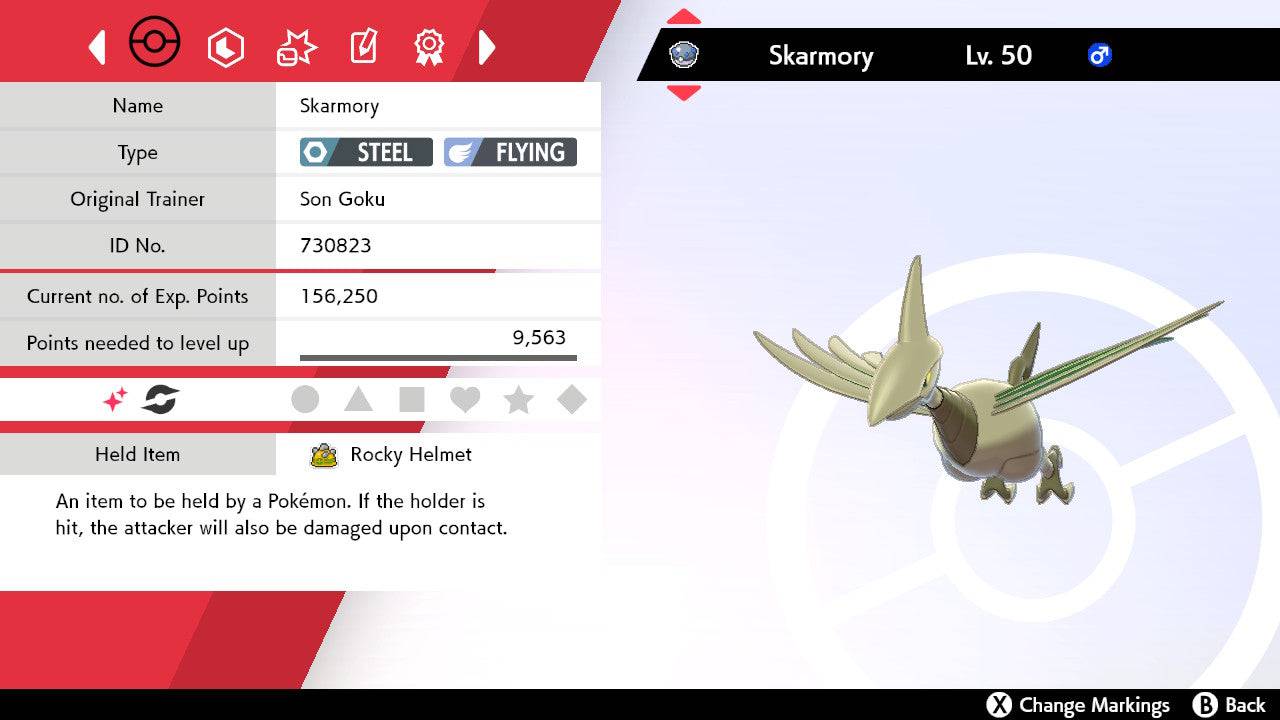Viewport: 1280px width, 720px height.
Task: Select the Rocky Helmet held item
Action: (410, 455)
